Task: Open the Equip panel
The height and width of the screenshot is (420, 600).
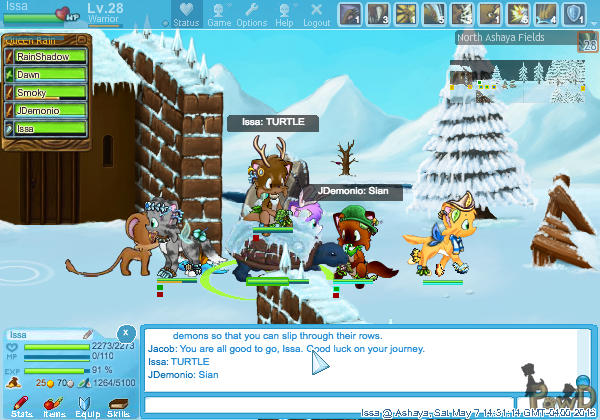Action: coord(87,405)
